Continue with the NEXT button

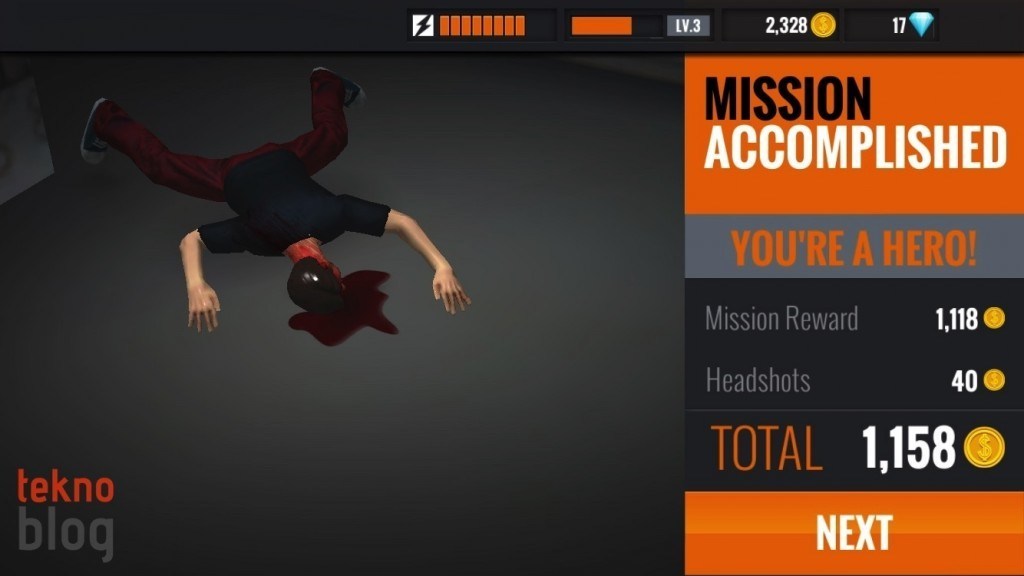(853, 533)
